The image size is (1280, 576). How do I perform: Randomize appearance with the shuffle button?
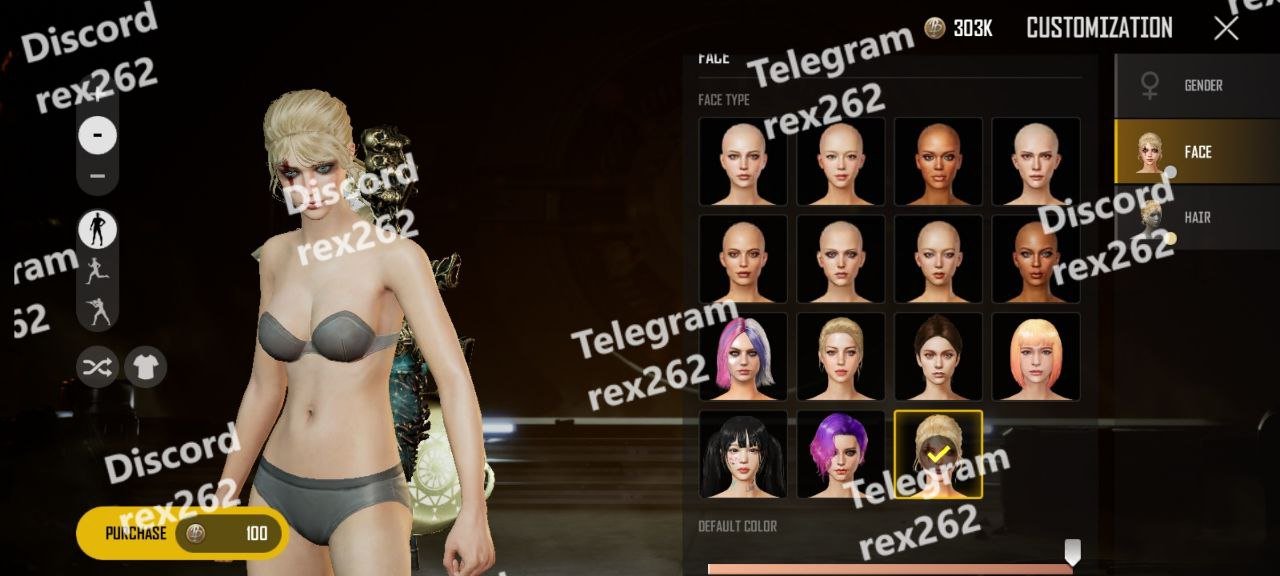click(x=97, y=367)
